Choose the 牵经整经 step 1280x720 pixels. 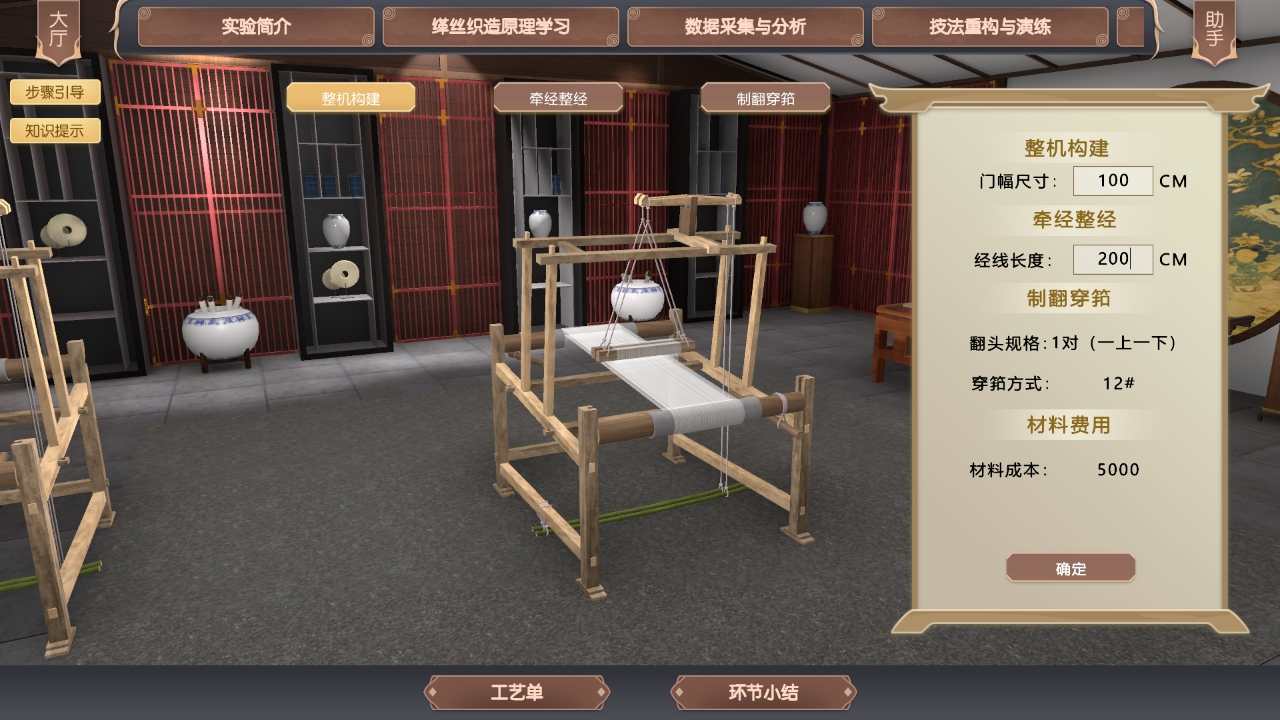click(558, 98)
